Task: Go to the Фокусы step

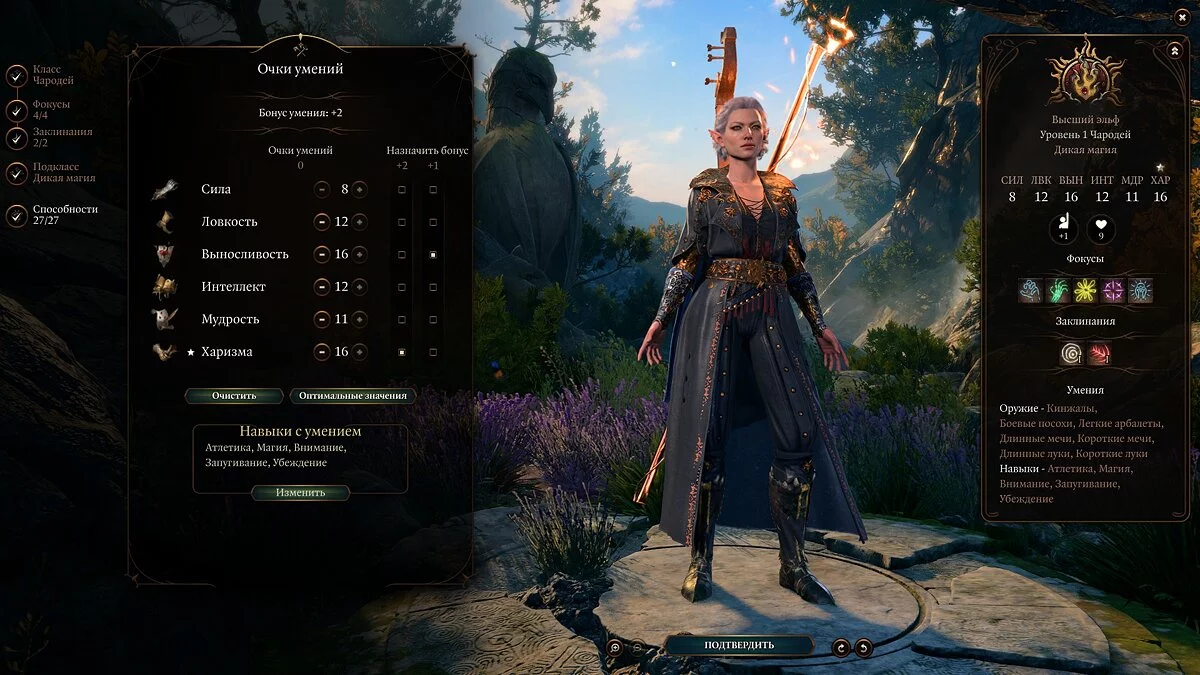Action: tap(17, 110)
